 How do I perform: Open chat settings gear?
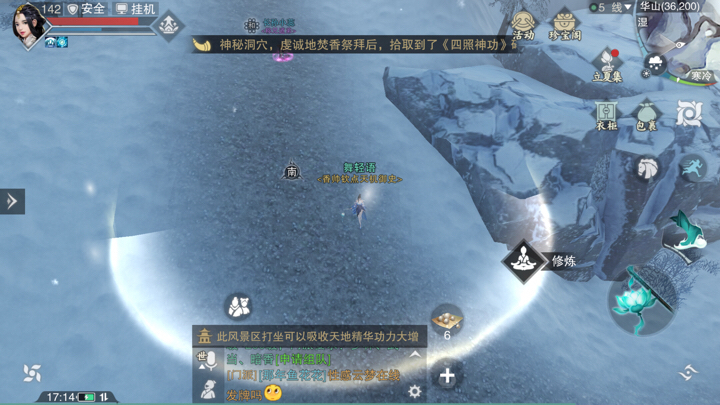point(414,392)
